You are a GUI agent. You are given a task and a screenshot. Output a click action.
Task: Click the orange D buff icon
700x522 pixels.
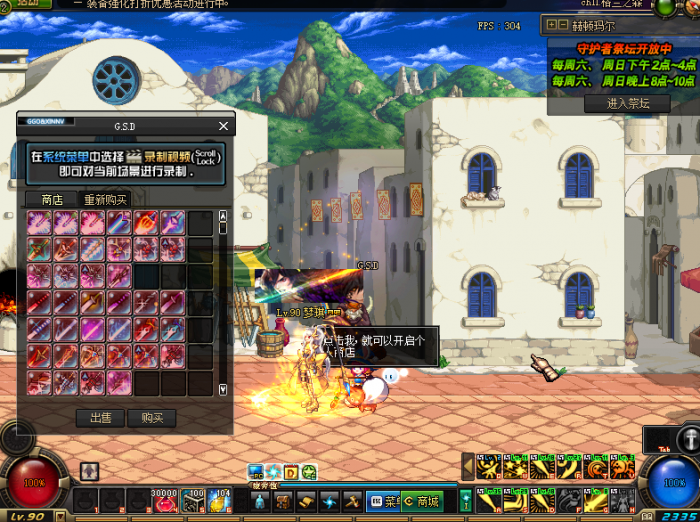pyautogui.click(x=291, y=472)
